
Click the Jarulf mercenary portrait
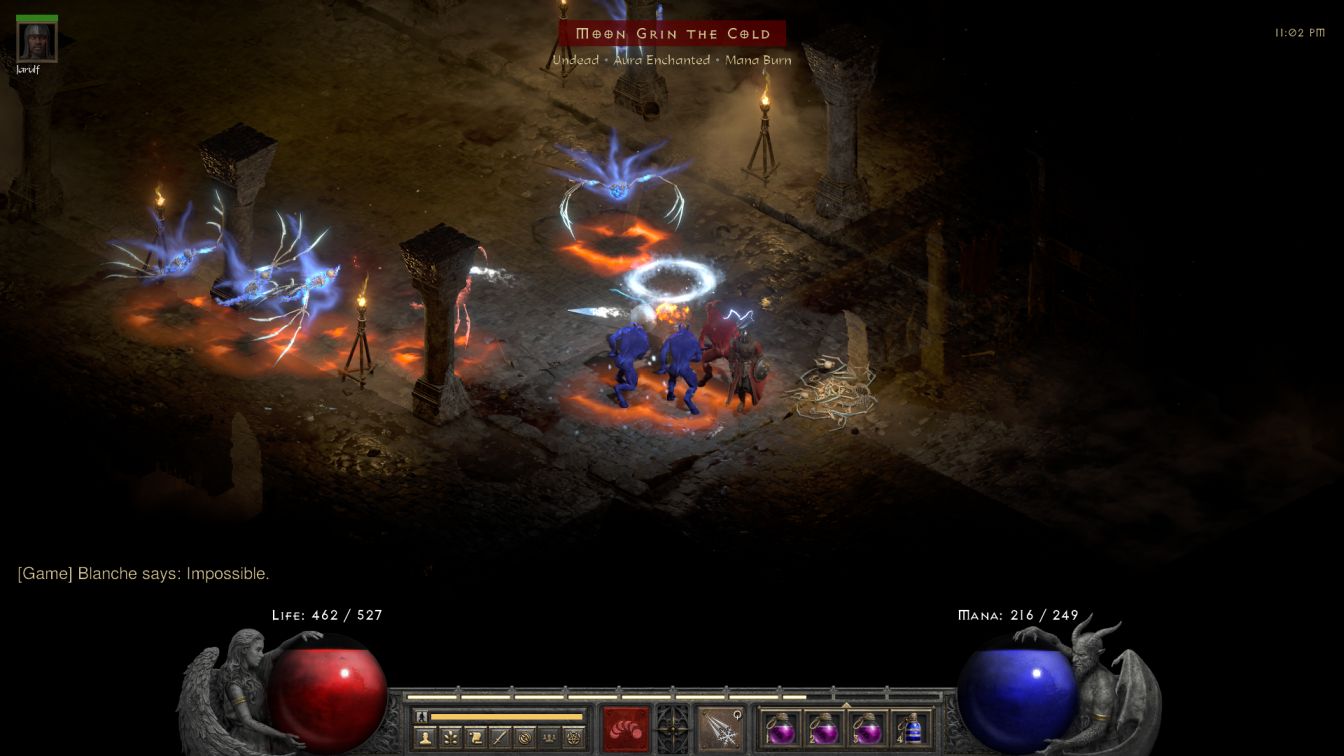click(37, 41)
